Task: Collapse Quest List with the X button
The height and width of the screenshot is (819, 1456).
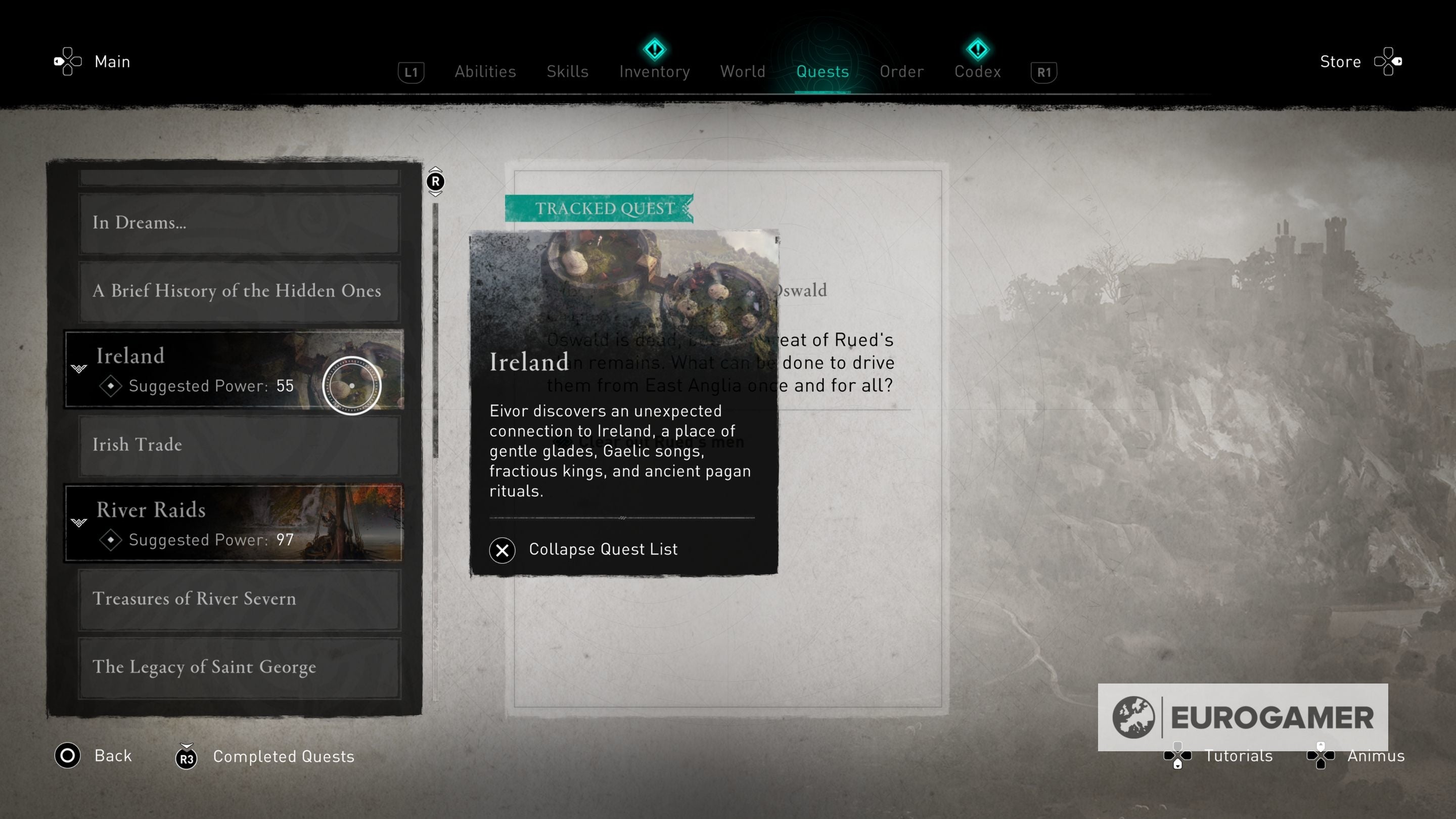Action: (502, 550)
